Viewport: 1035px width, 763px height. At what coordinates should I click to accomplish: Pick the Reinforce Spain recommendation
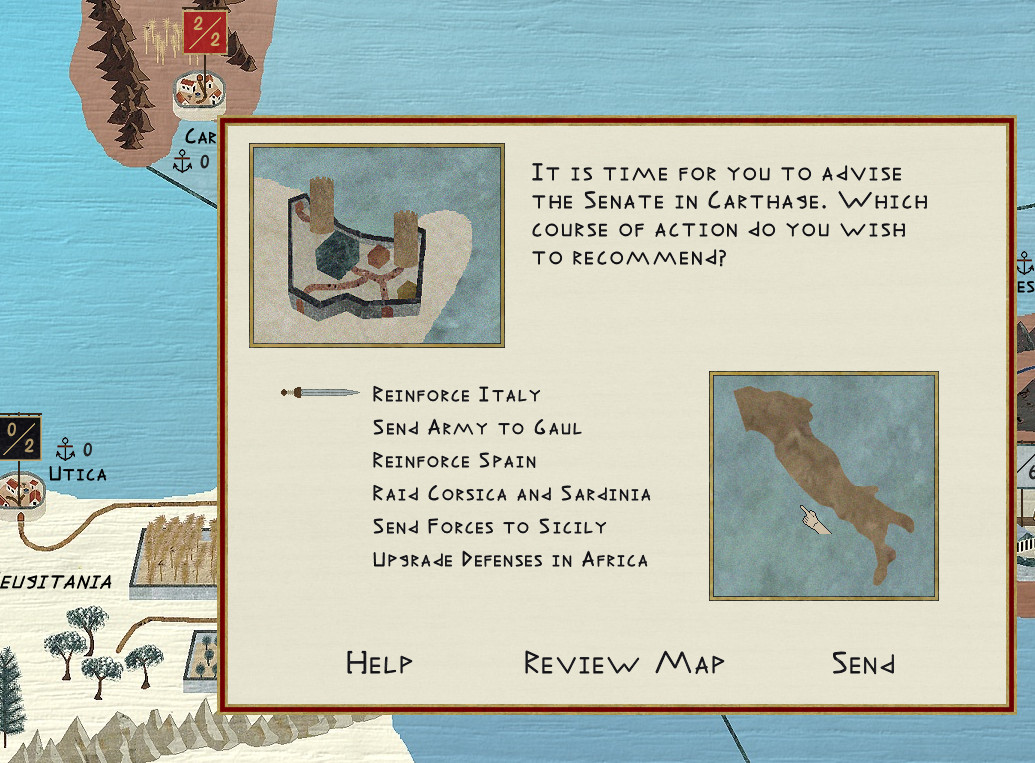point(454,461)
